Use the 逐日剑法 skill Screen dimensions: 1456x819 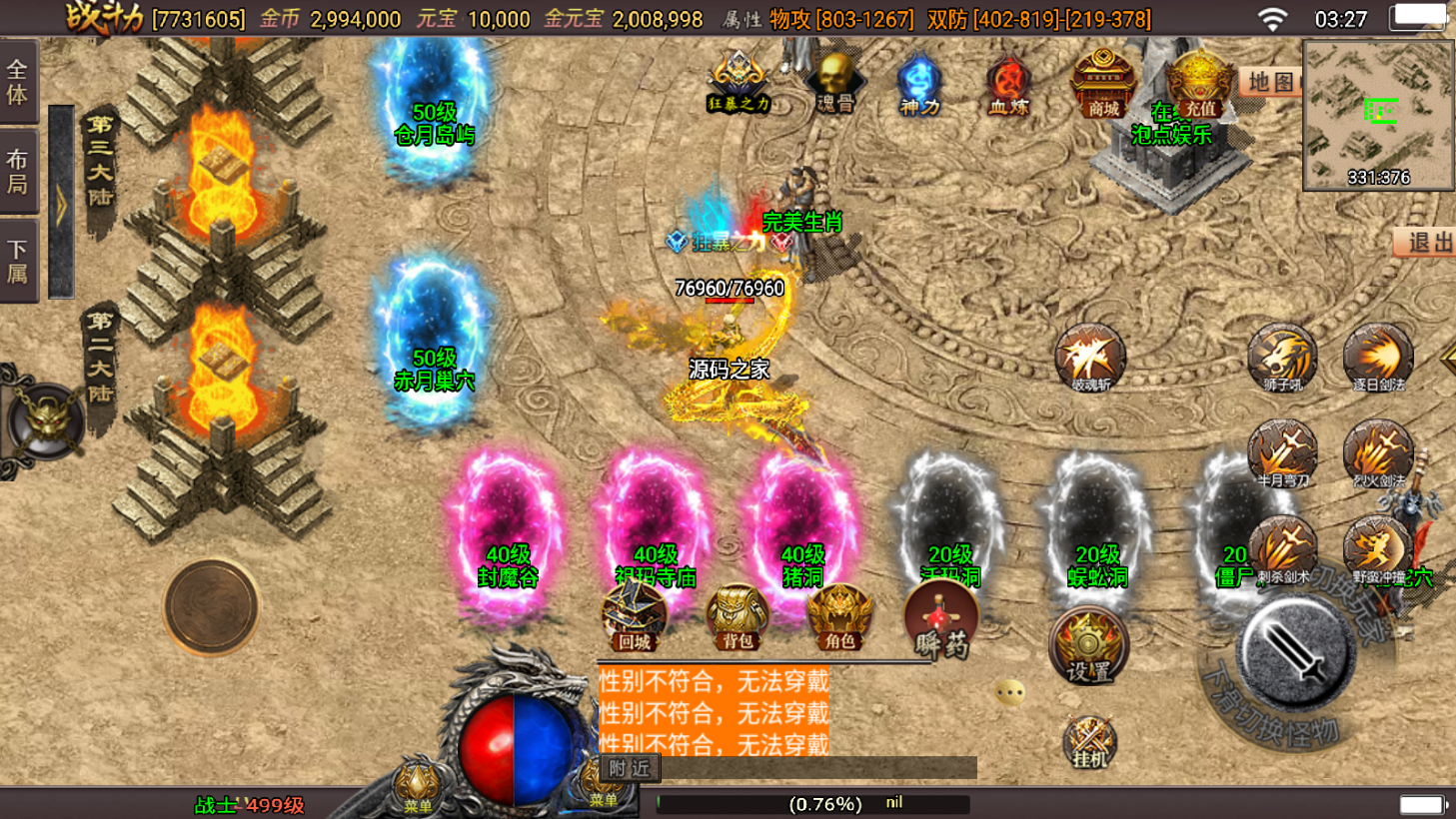1378,357
